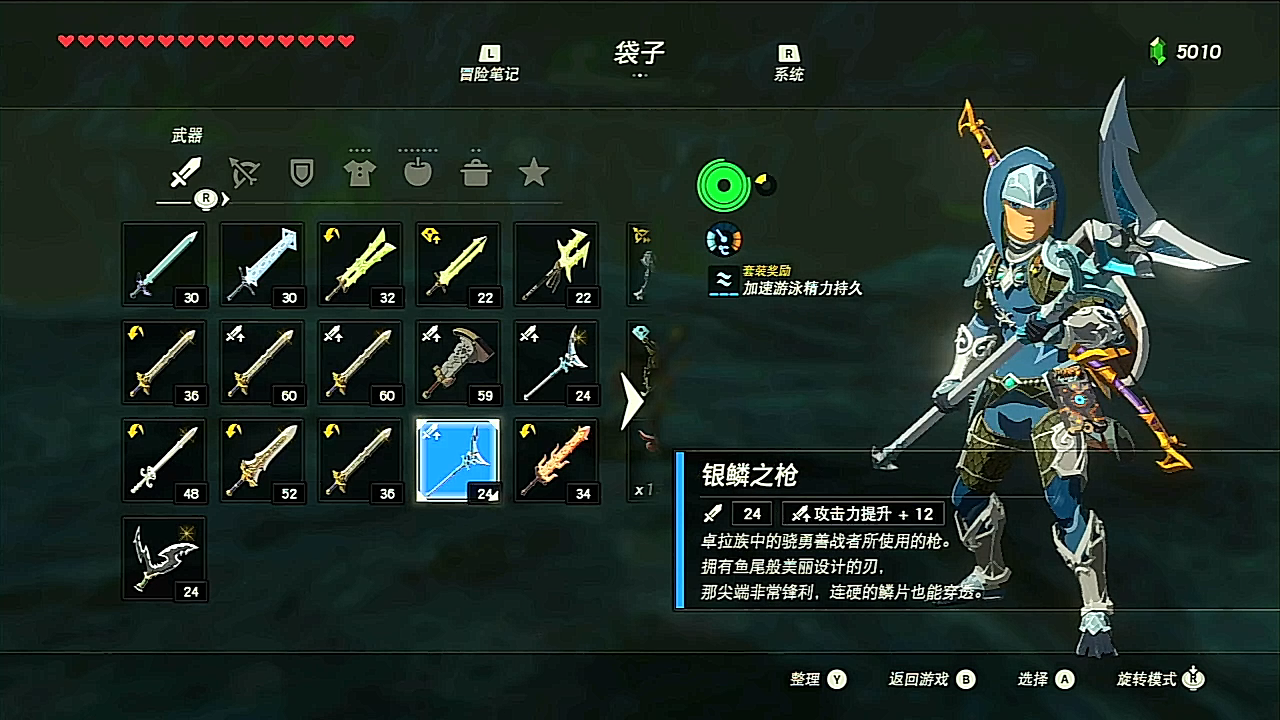
Task: Select the curved dark boomerang blade slot
Action: (x=164, y=558)
